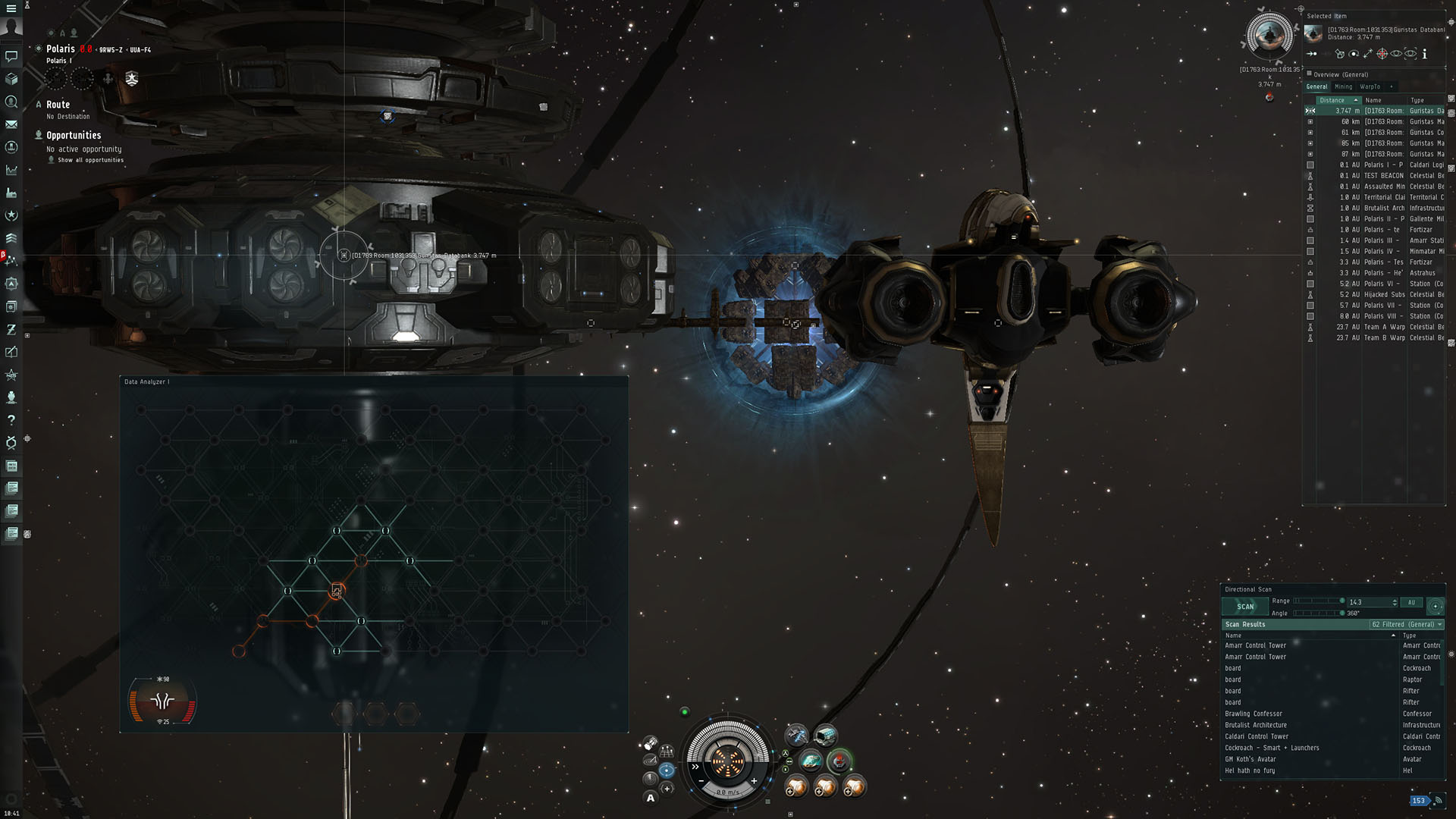
Task: Start a directional scan with SCAN button
Action: (1245, 607)
